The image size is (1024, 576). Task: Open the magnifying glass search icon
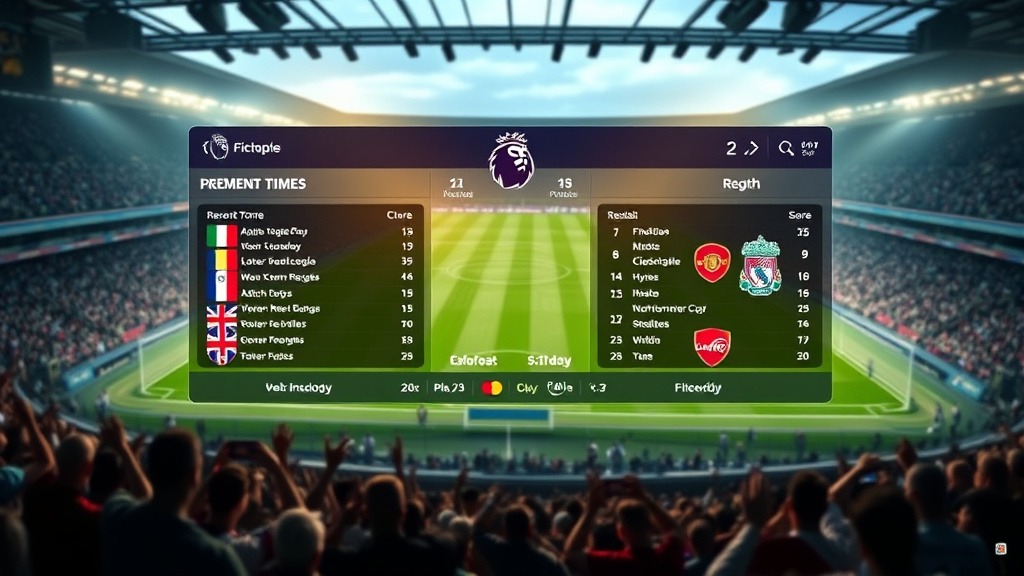coord(786,148)
